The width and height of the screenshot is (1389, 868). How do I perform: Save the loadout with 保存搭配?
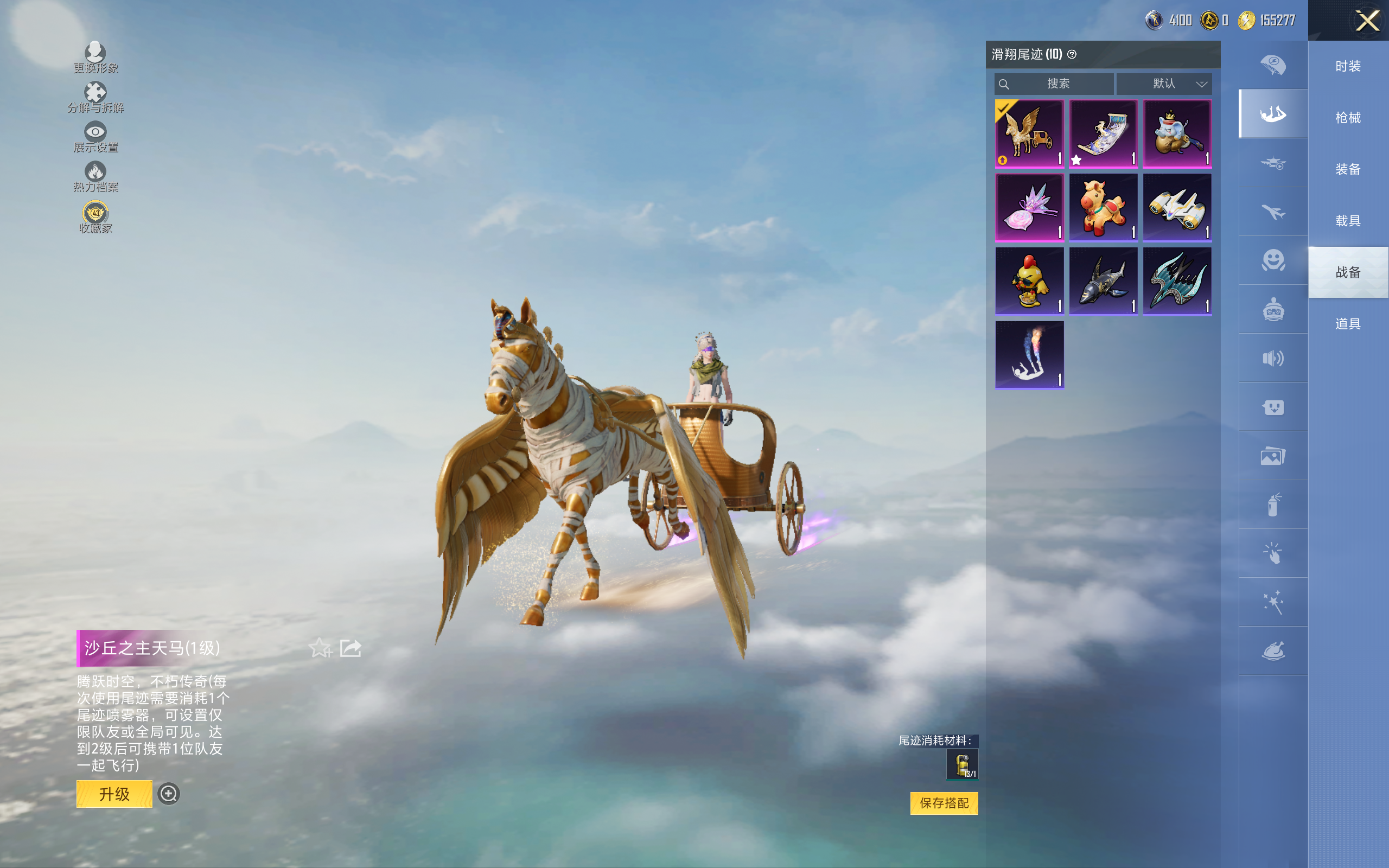click(944, 803)
